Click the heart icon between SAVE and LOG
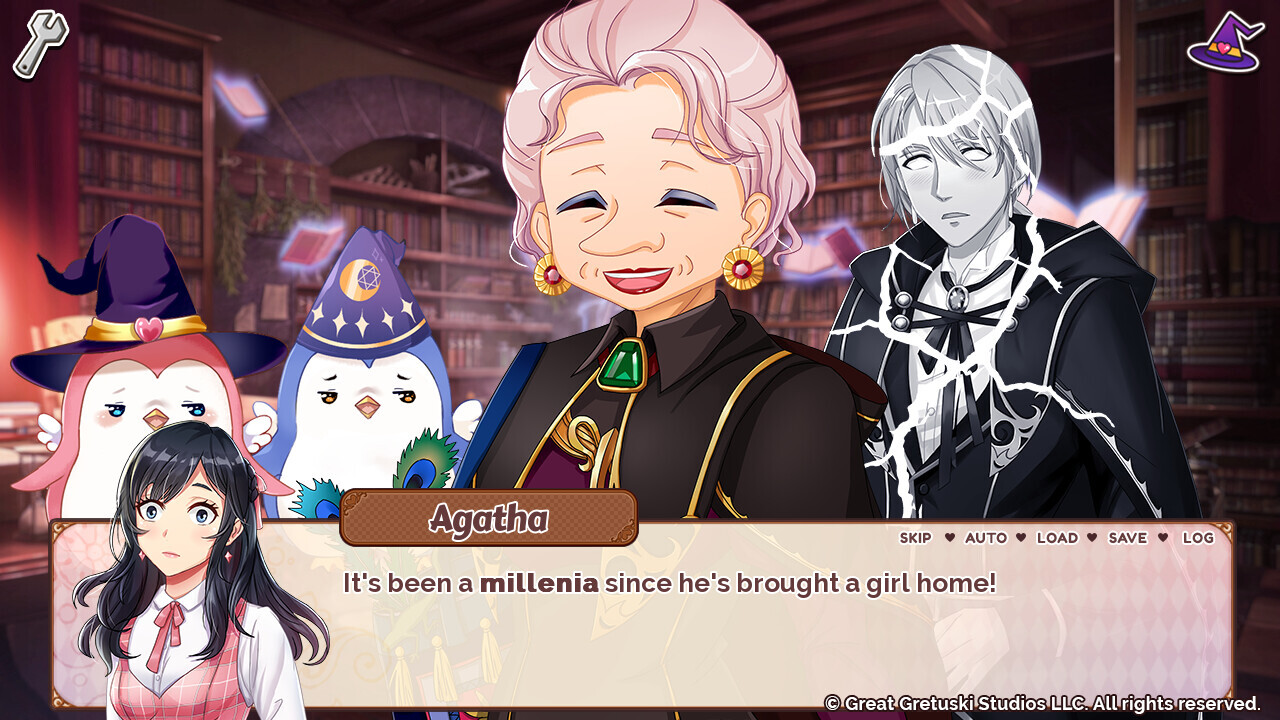 [1161, 538]
